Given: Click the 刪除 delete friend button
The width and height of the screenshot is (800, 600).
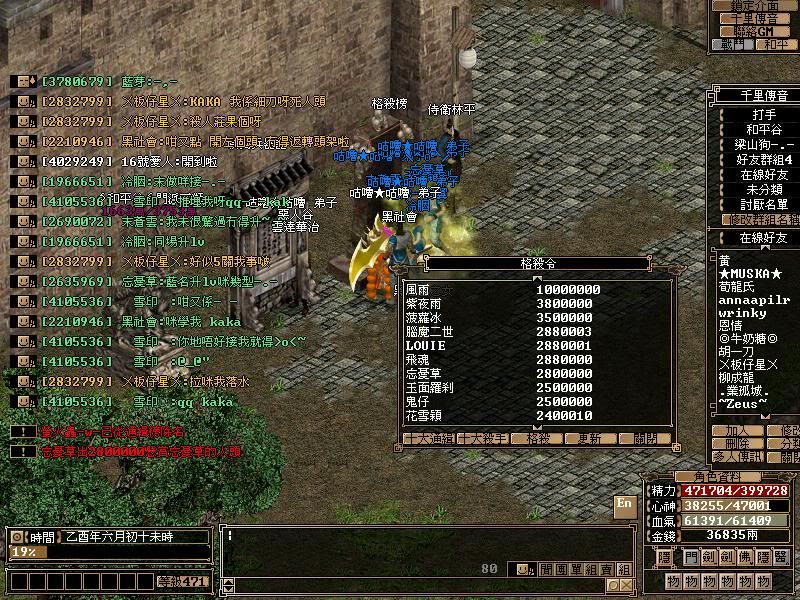Looking at the screenshot, I should point(736,443).
